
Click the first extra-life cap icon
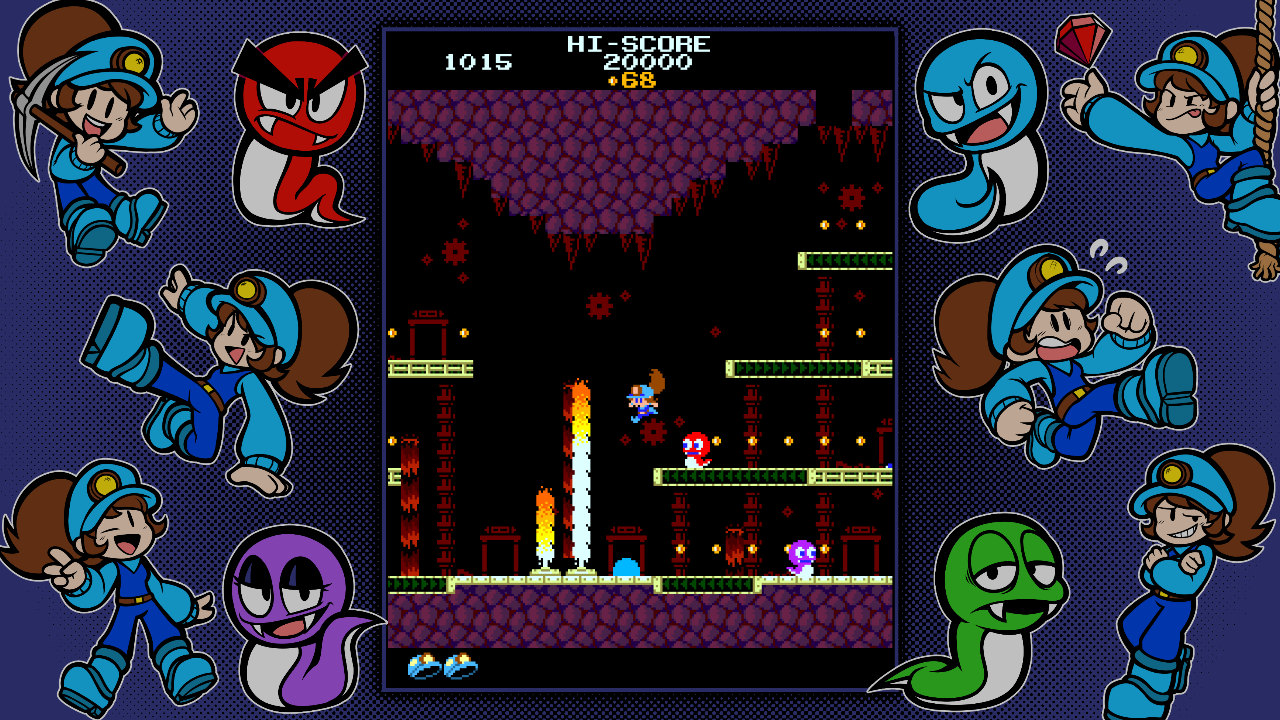tap(424, 665)
